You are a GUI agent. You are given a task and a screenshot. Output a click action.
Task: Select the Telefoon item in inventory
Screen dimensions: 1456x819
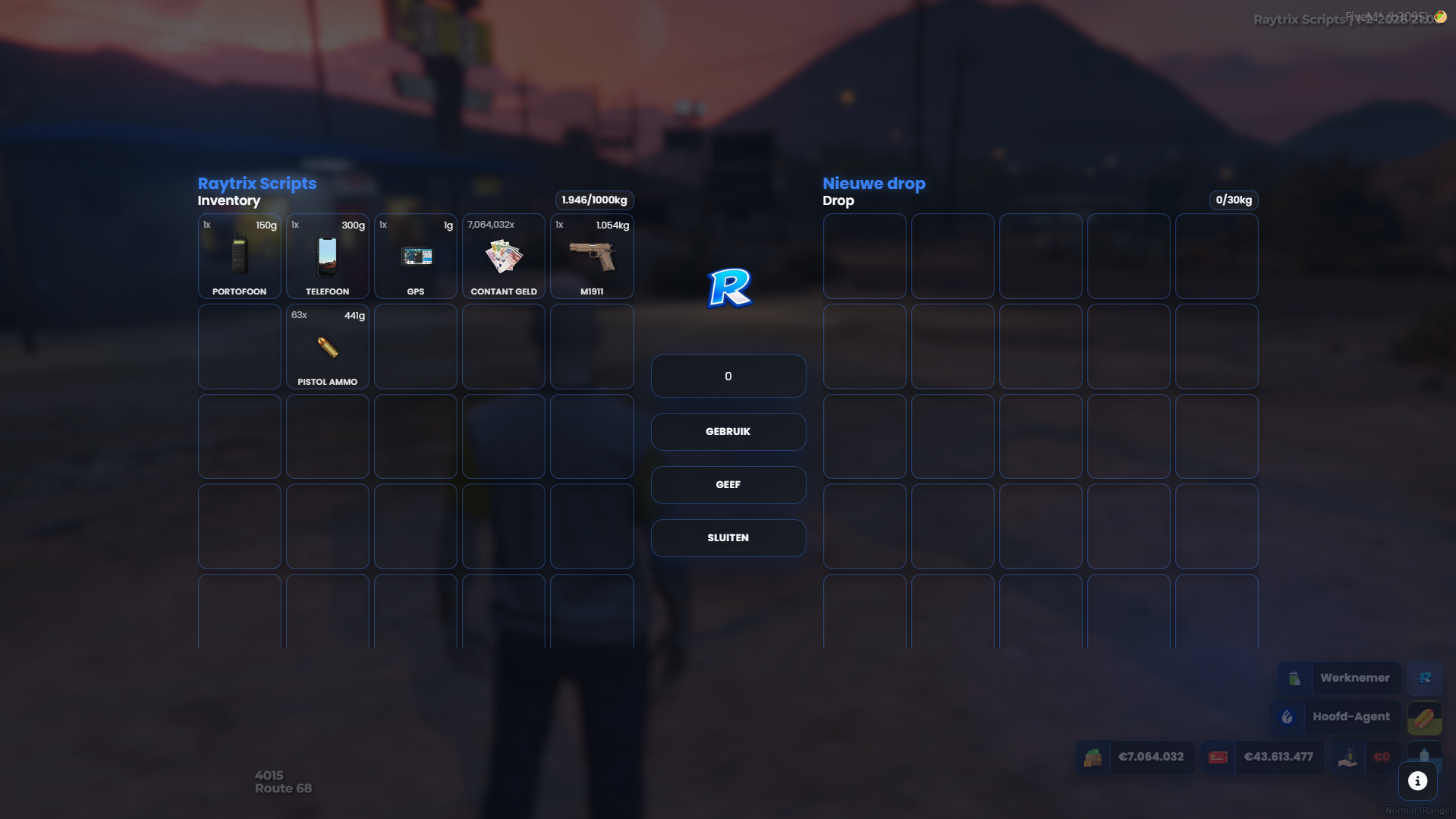coord(327,257)
